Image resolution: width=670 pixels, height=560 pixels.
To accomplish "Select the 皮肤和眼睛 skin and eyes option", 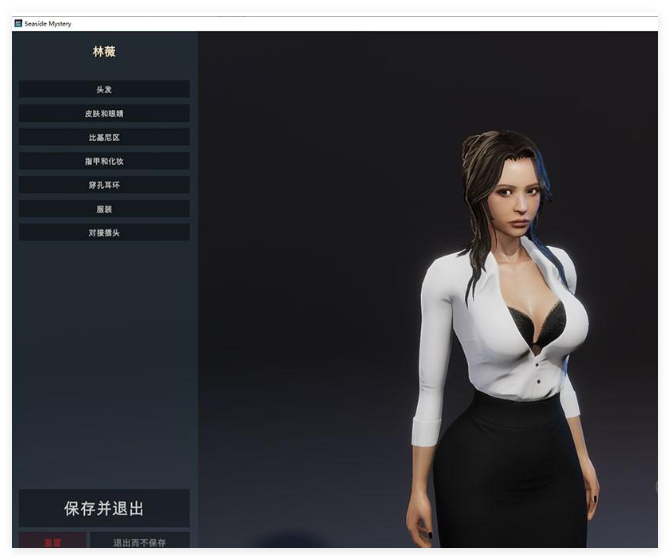I will click(104, 113).
